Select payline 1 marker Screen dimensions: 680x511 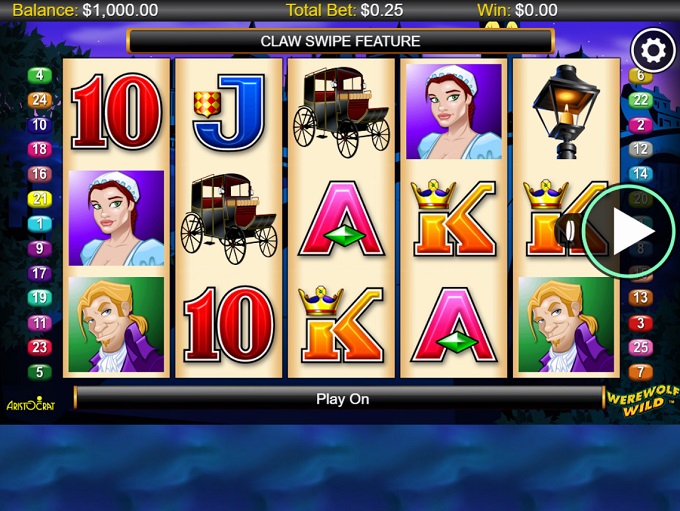click(x=40, y=224)
